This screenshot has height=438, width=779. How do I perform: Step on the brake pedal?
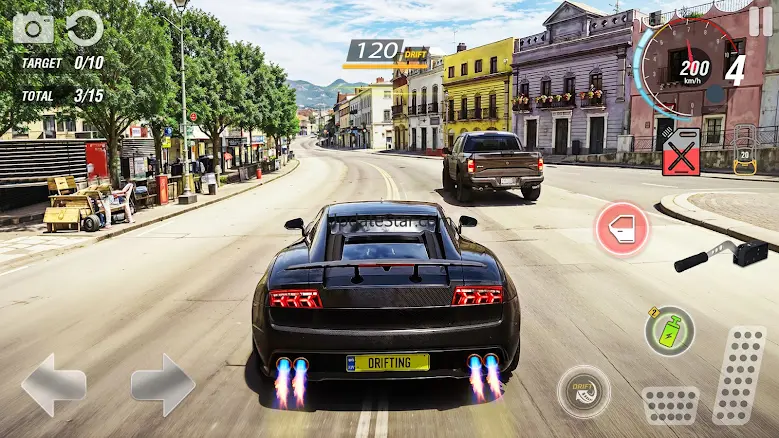(670, 405)
